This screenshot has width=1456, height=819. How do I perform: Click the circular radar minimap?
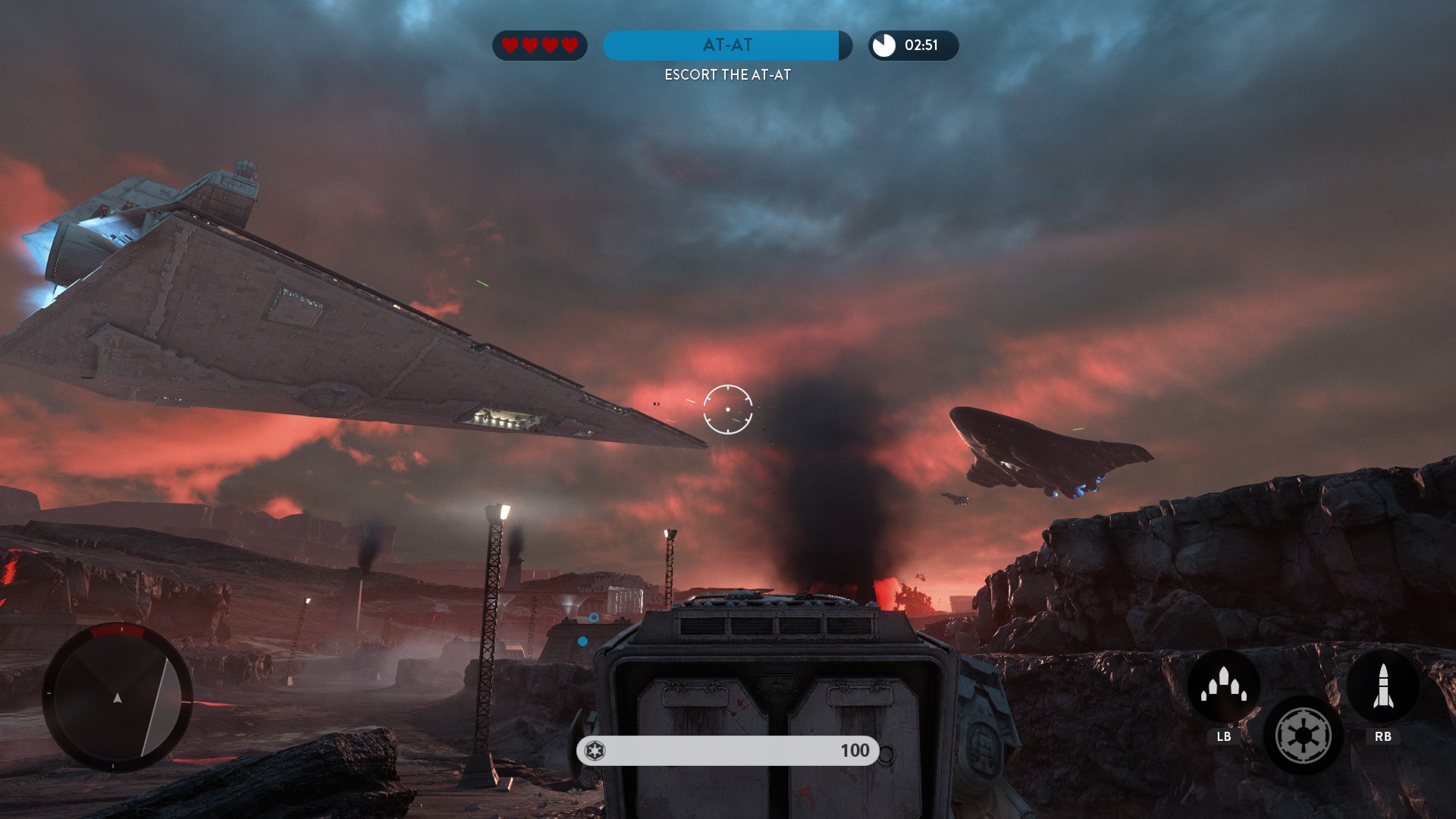(118, 697)
